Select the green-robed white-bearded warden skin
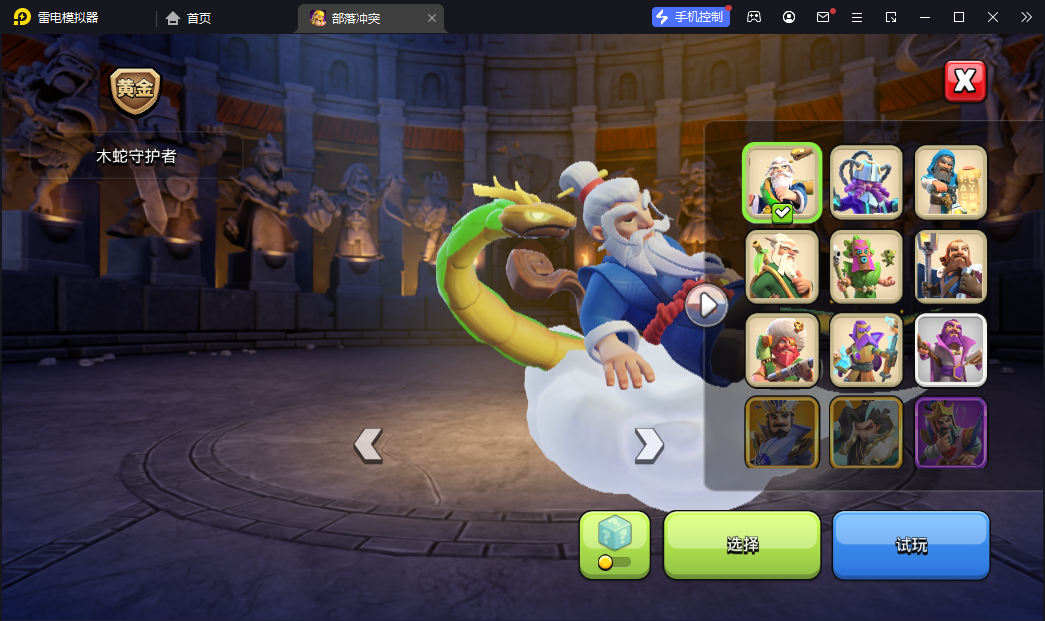This screenshot has height=621, width=1045. pos(782,266)
